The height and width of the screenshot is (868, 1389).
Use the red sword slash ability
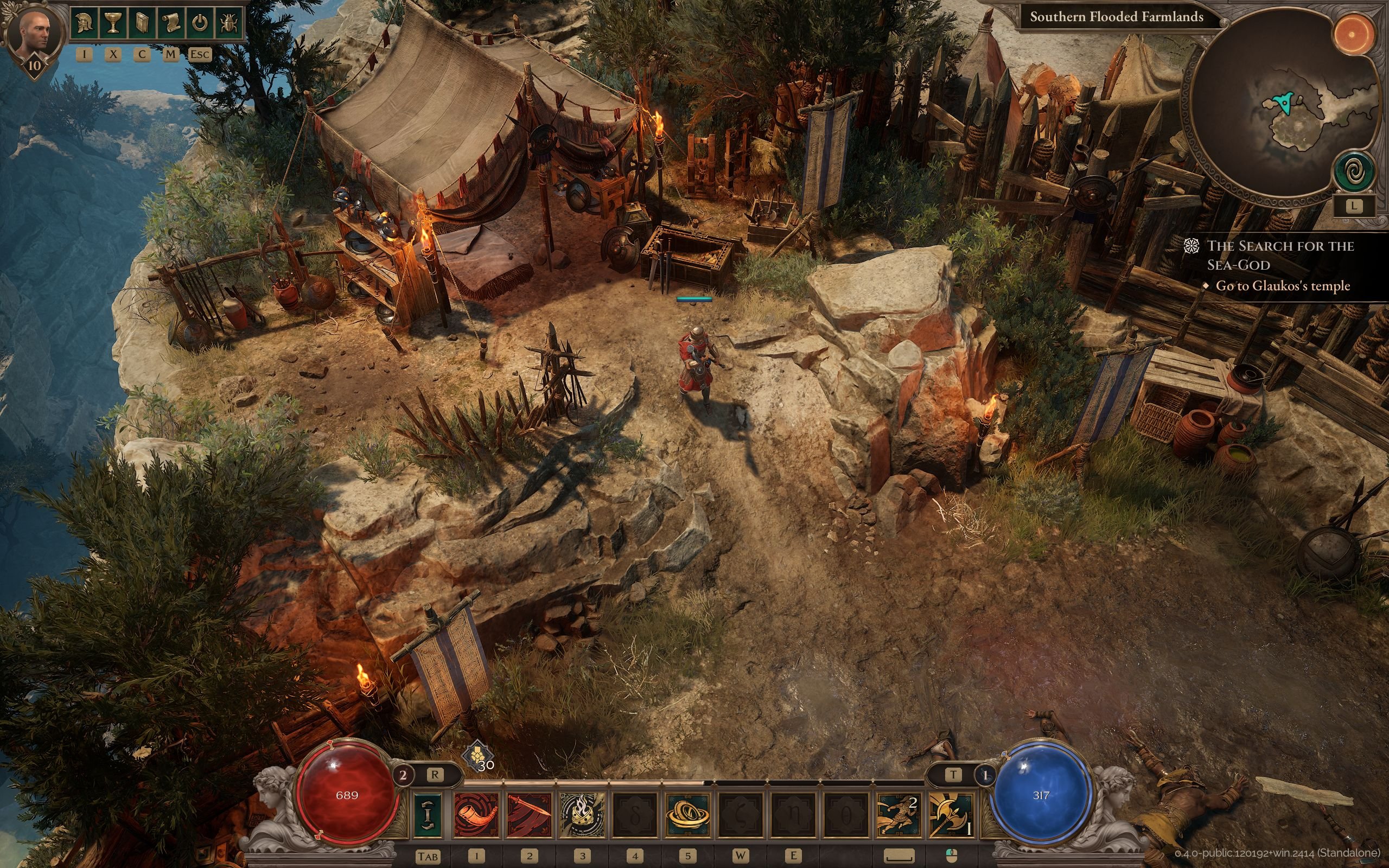pos(528,815)
